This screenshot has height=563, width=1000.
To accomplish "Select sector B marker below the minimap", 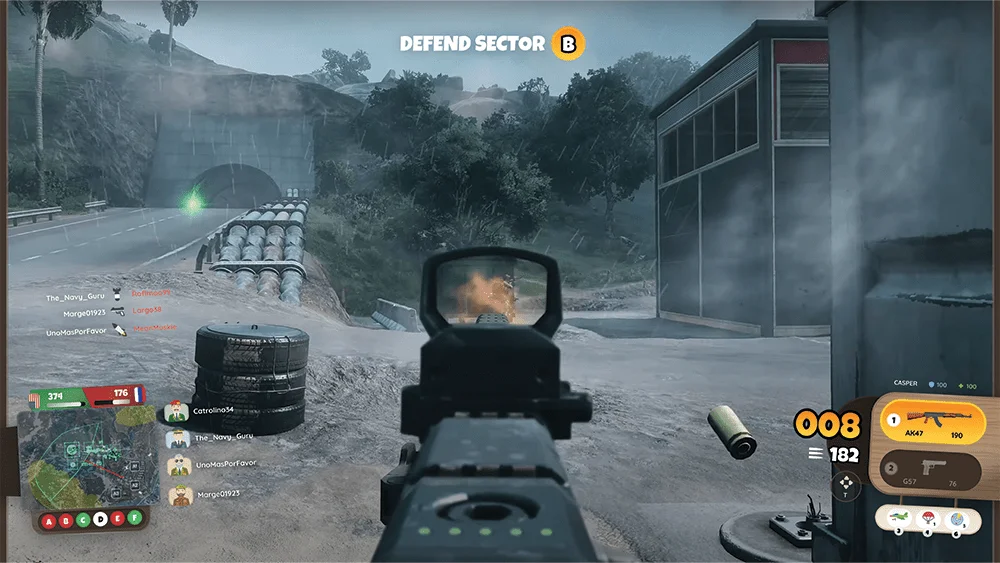I will point(66,519).
